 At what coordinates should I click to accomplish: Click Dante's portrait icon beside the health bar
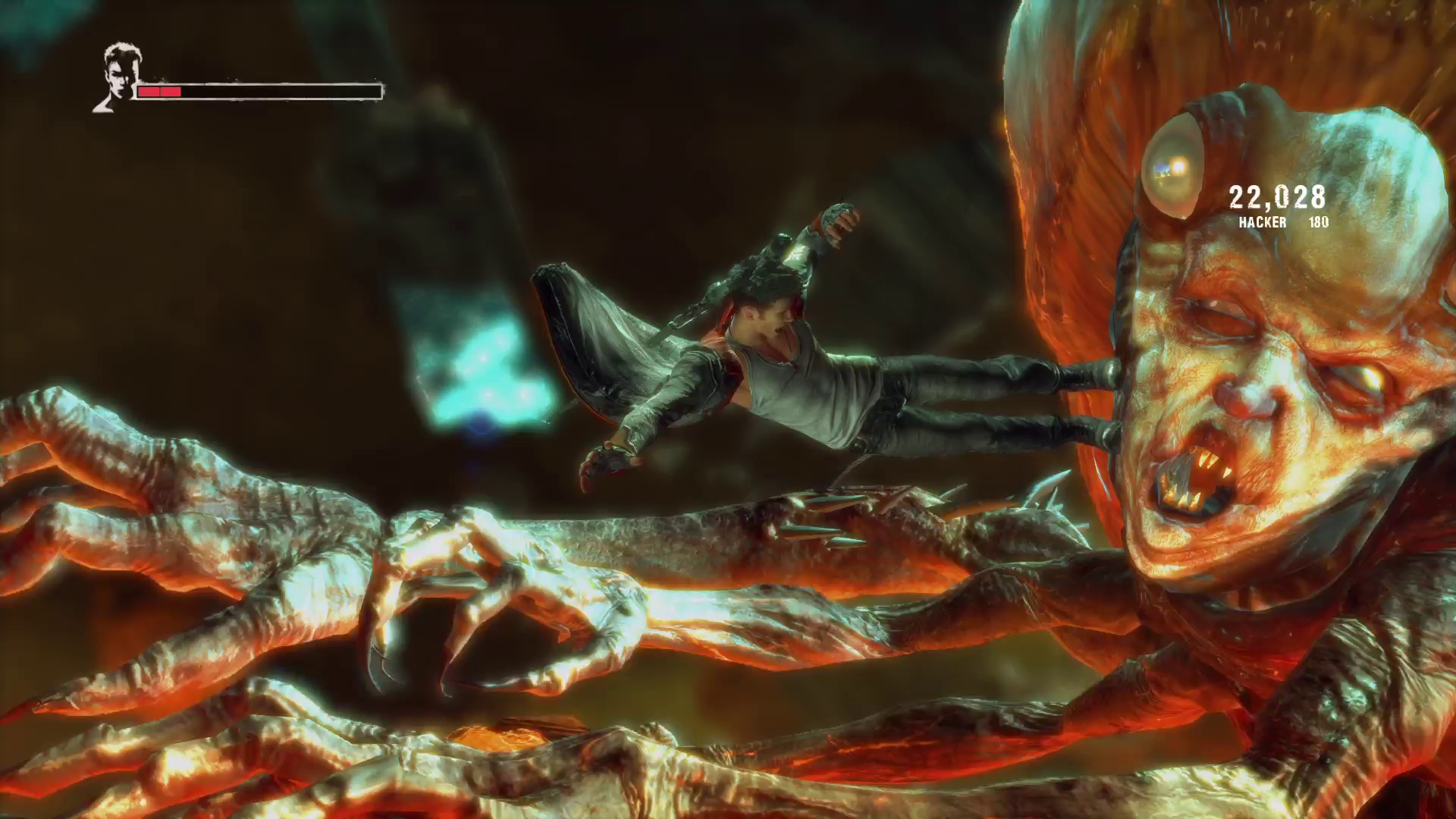pyautogui.click(x=117, y=78)
